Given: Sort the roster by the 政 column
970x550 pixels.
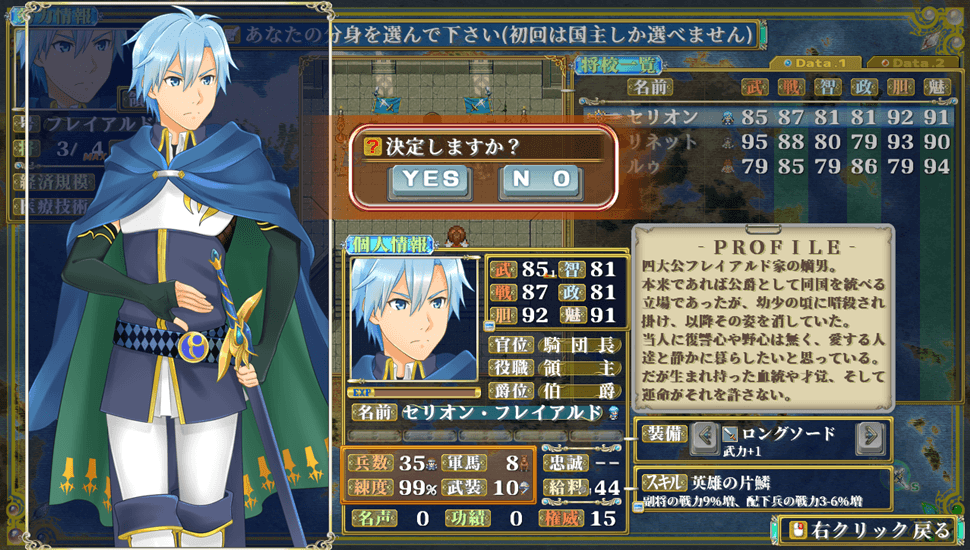Looking at the screenshot, I should coord(862,88).
